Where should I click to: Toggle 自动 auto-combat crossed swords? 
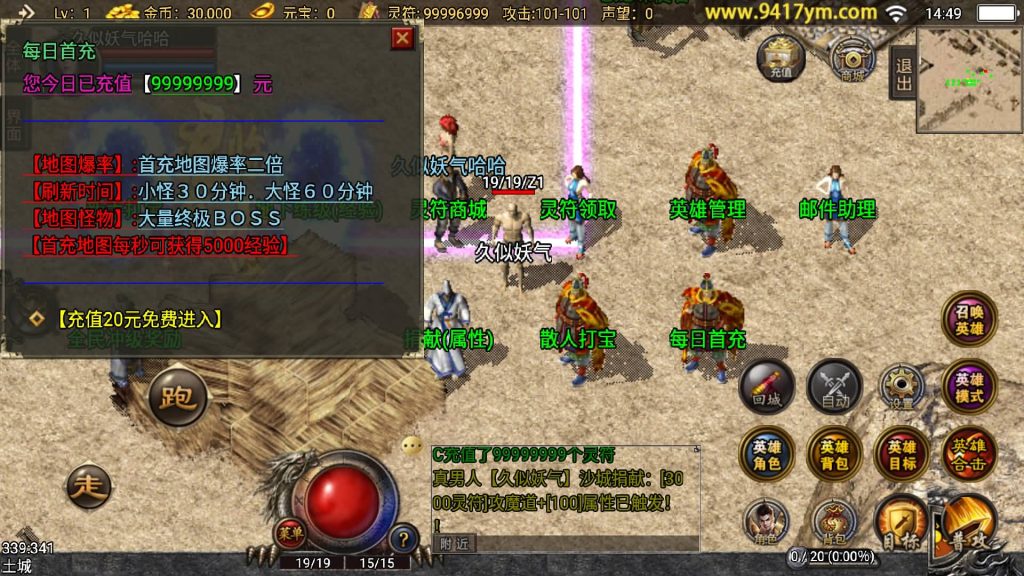click(834, 386)
